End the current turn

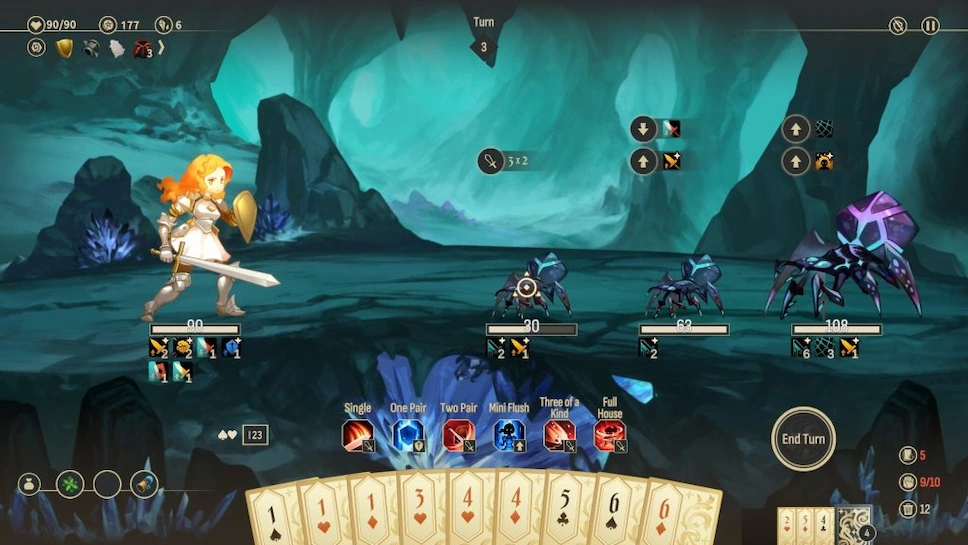[x=803, y=438]
